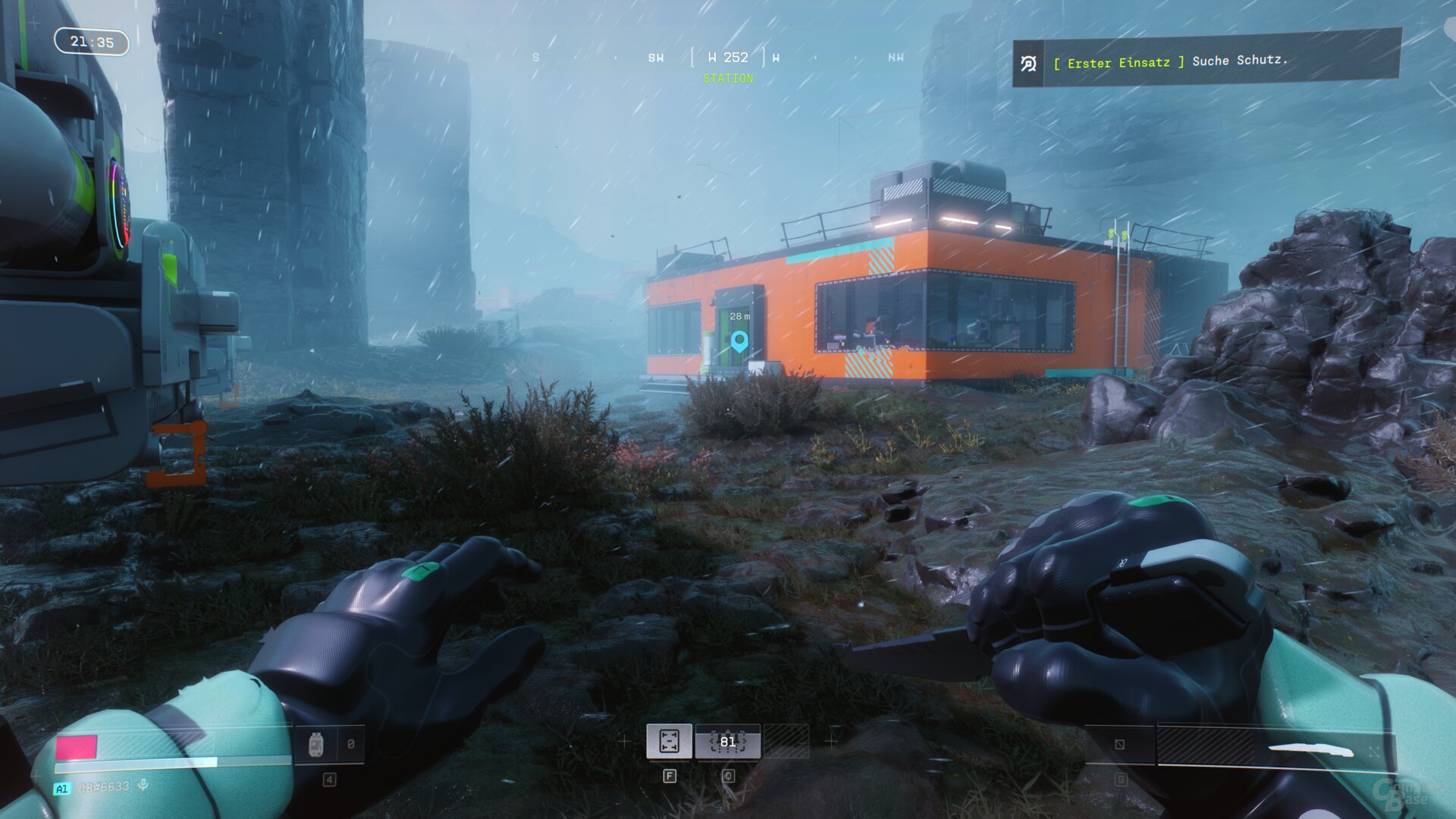Click the microphone icon next to the player name
The image size is (1456, 819).
click(143, 786)
